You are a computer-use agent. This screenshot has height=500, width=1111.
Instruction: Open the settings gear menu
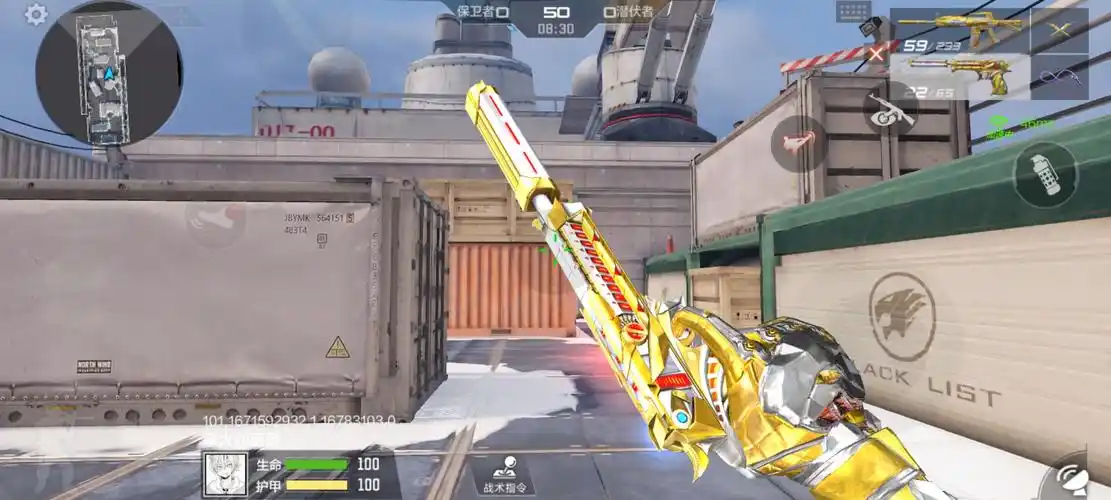[x=37, y=14]
